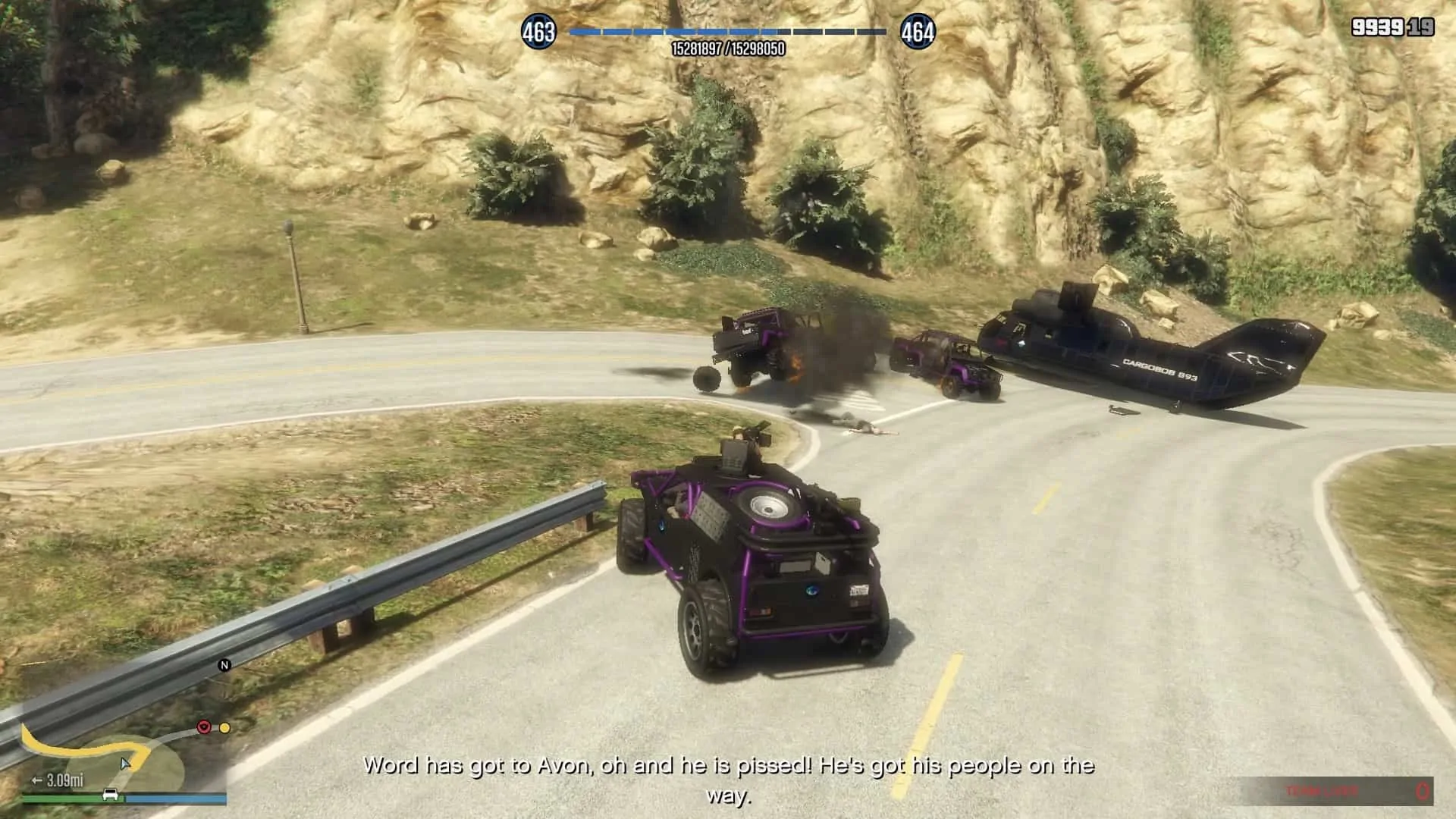This screenshot has height=819, width=1456.
Task: Click the green health bar under the minimap
Action: (64, 799)
